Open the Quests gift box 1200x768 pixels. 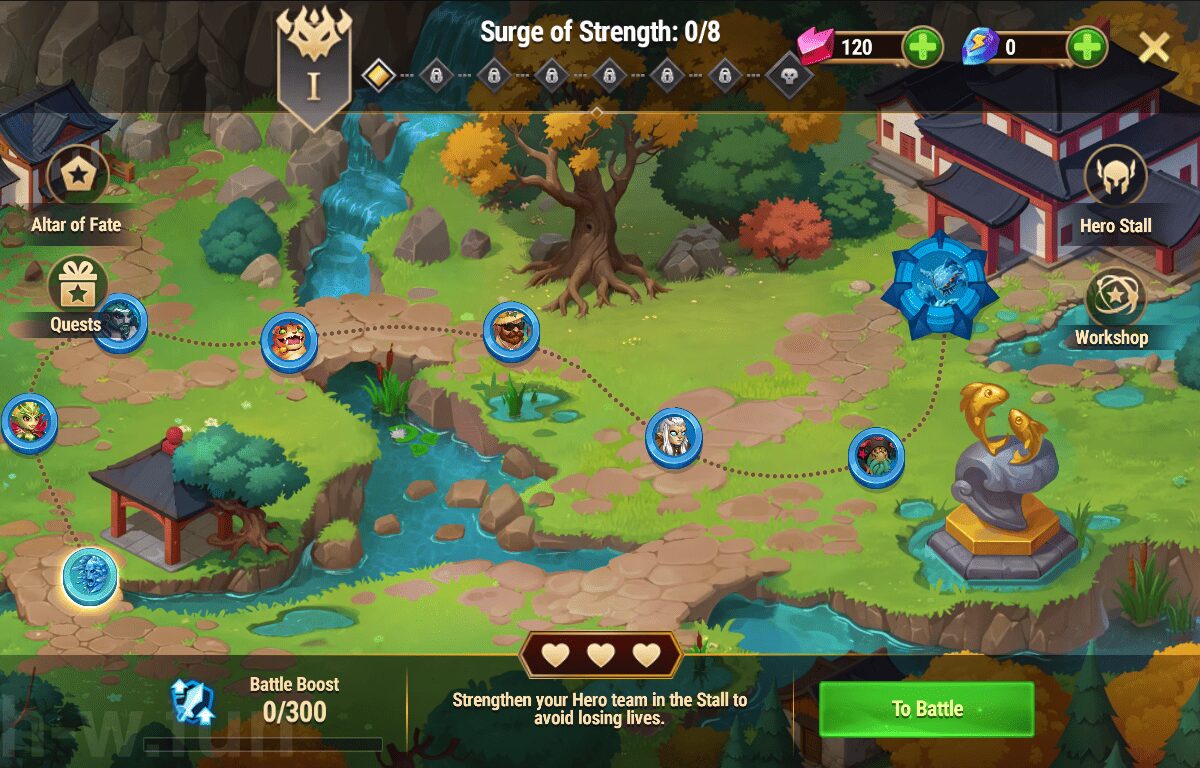tap(77, 285)
